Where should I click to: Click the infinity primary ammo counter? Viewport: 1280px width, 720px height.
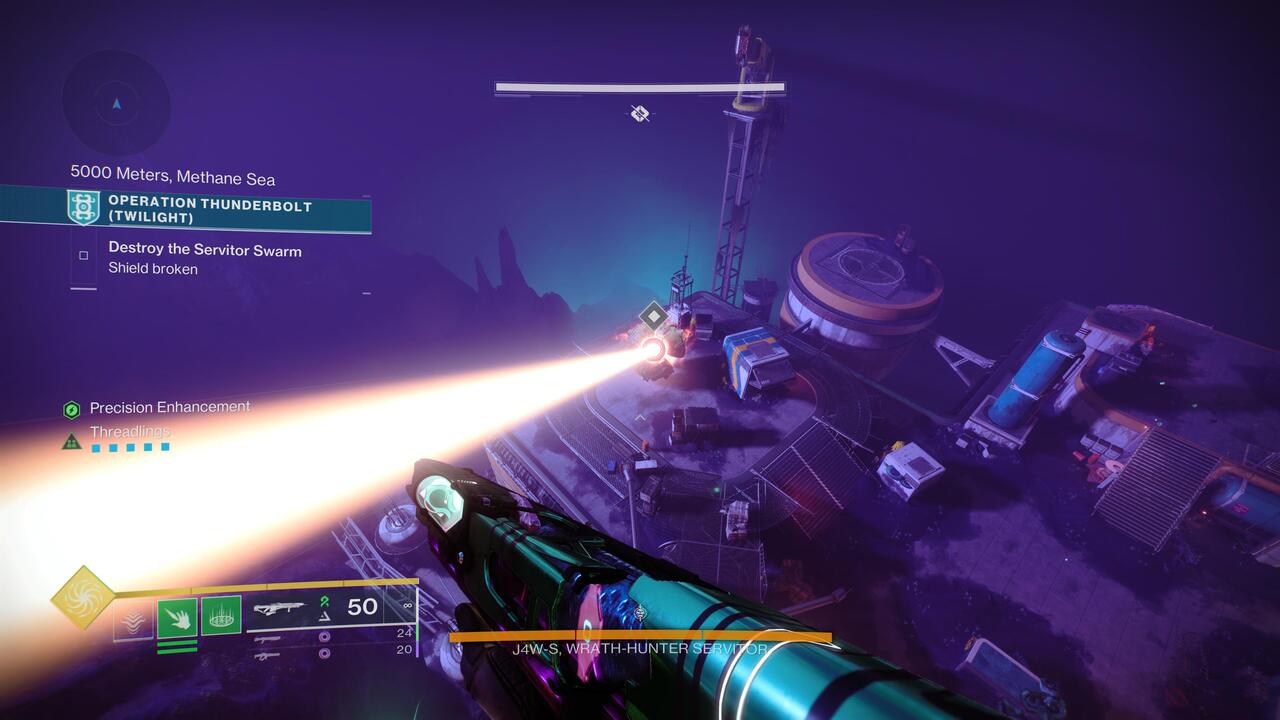click(408, 606)
